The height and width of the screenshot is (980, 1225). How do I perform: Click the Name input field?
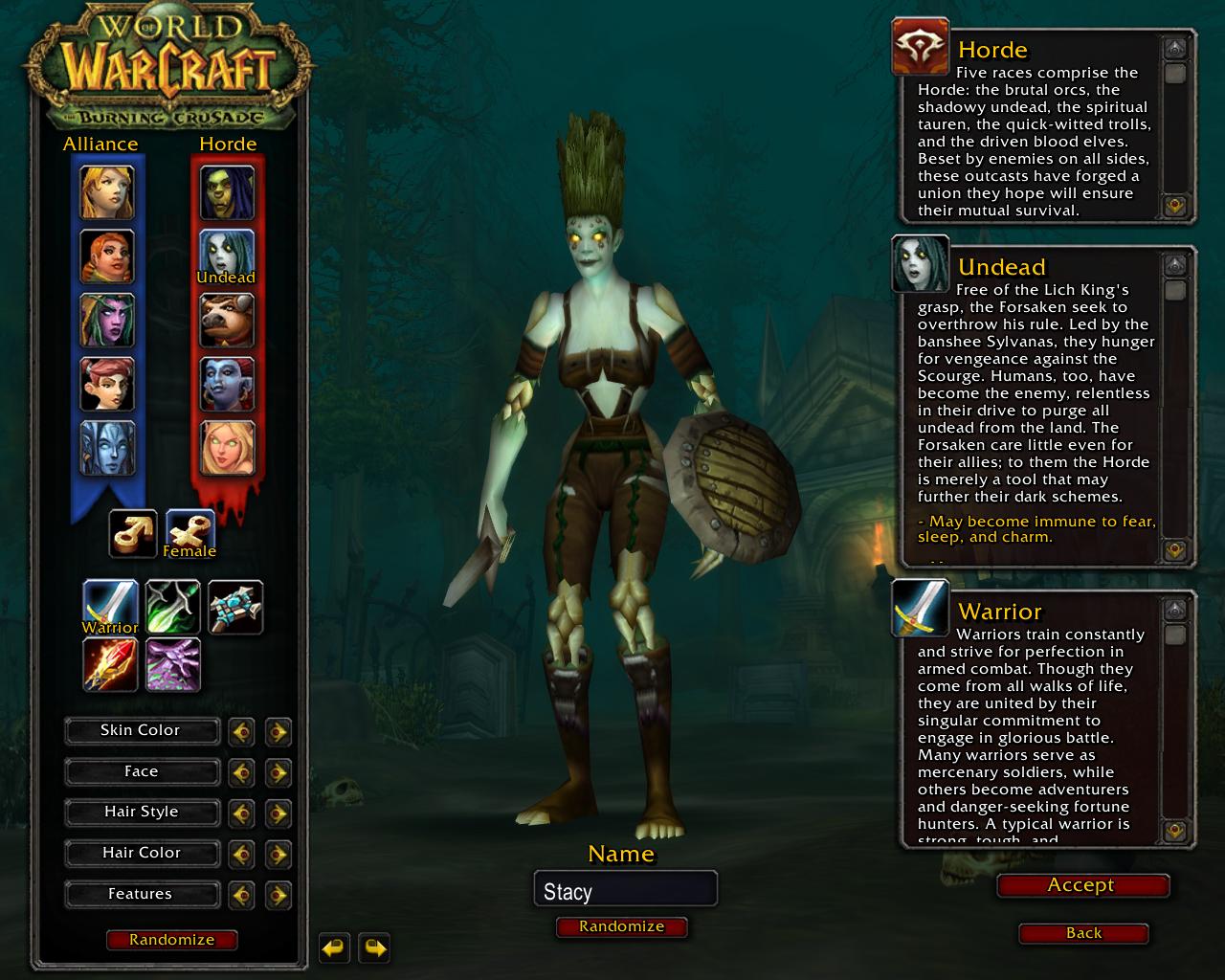tap(624, 891)
